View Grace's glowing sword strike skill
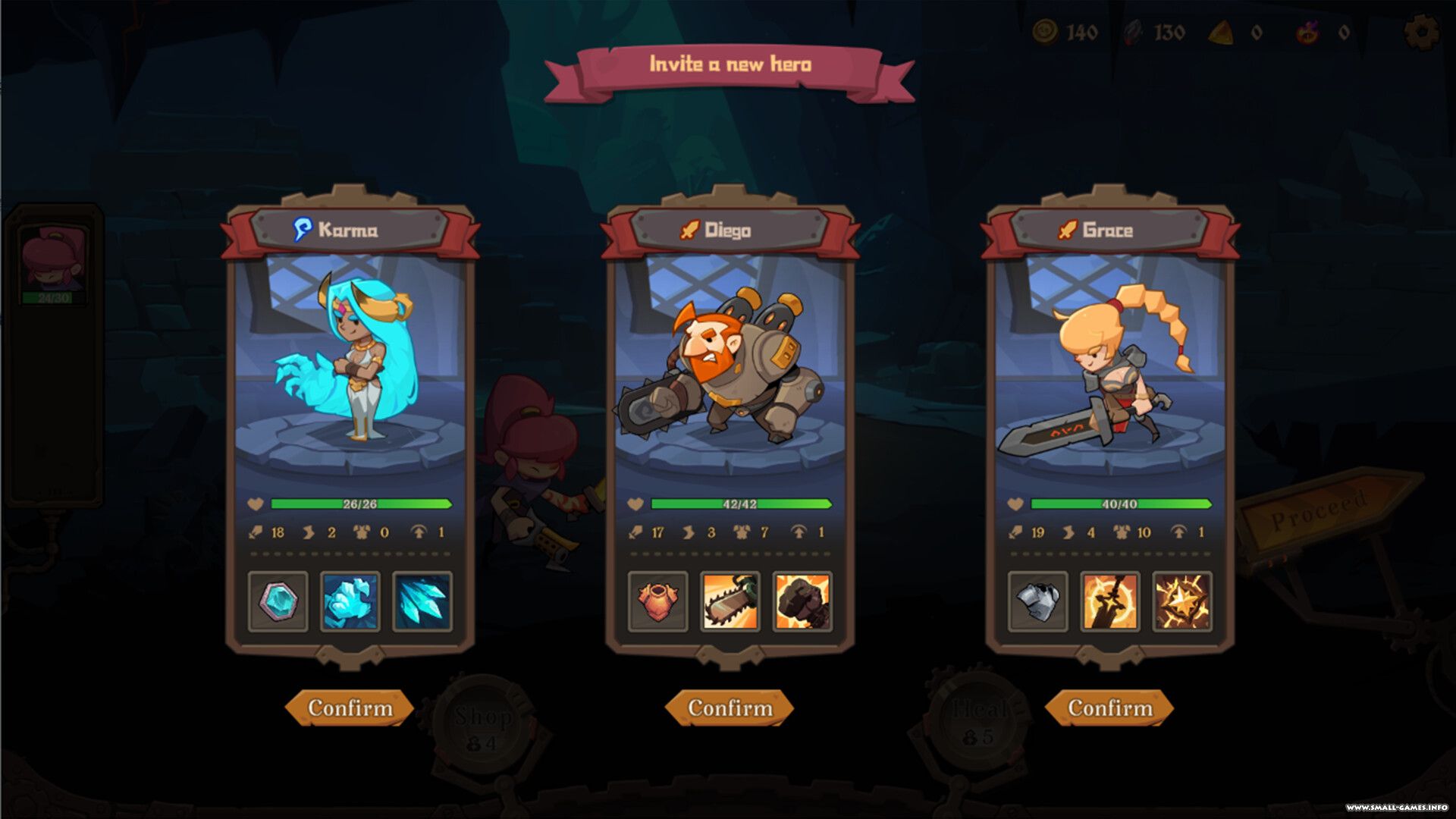The height and width of the screenshot is (819, 1456). click(1109, 601)
